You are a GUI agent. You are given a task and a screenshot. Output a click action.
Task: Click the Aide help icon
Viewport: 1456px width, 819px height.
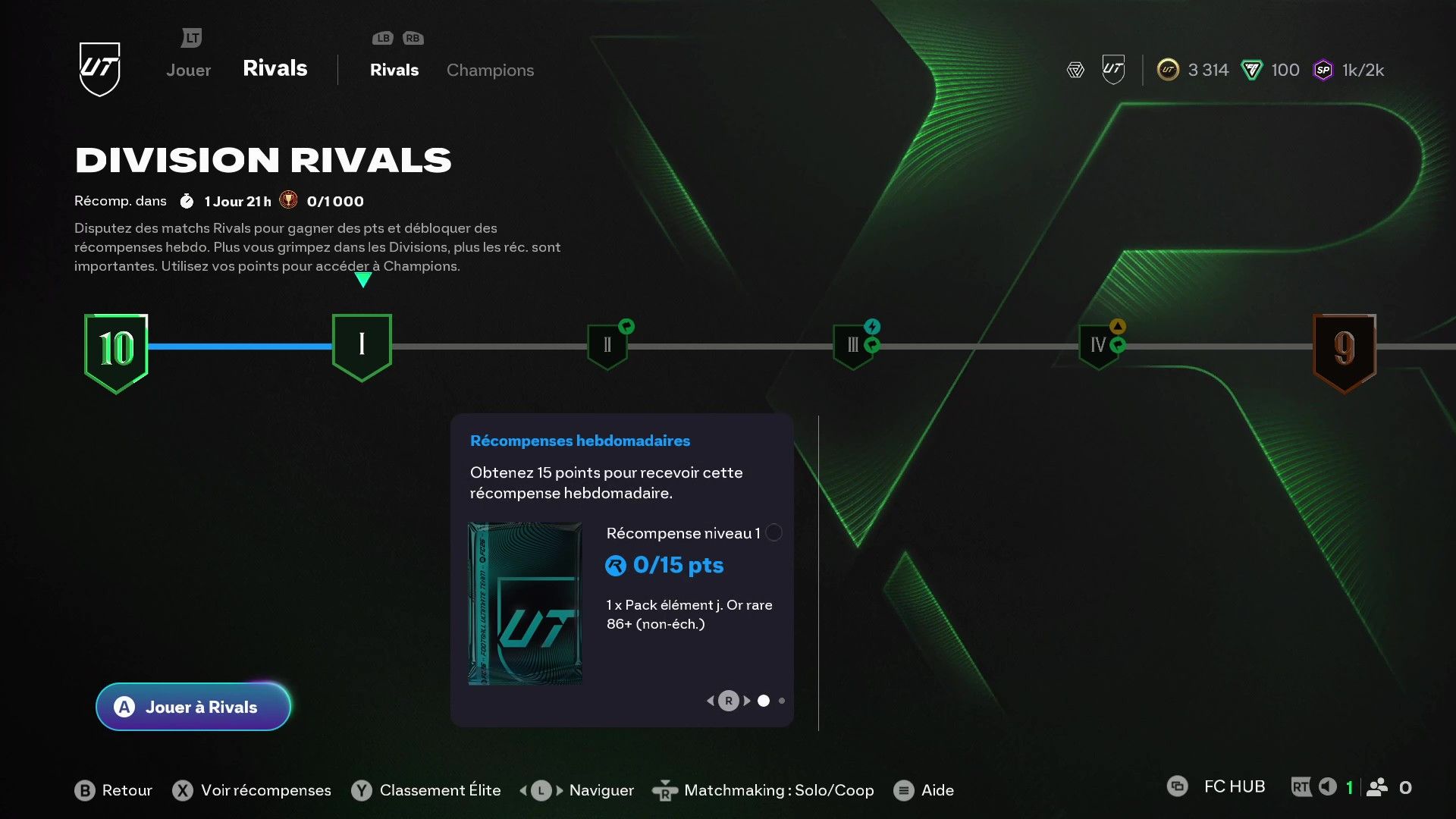[x=904, y=790]
